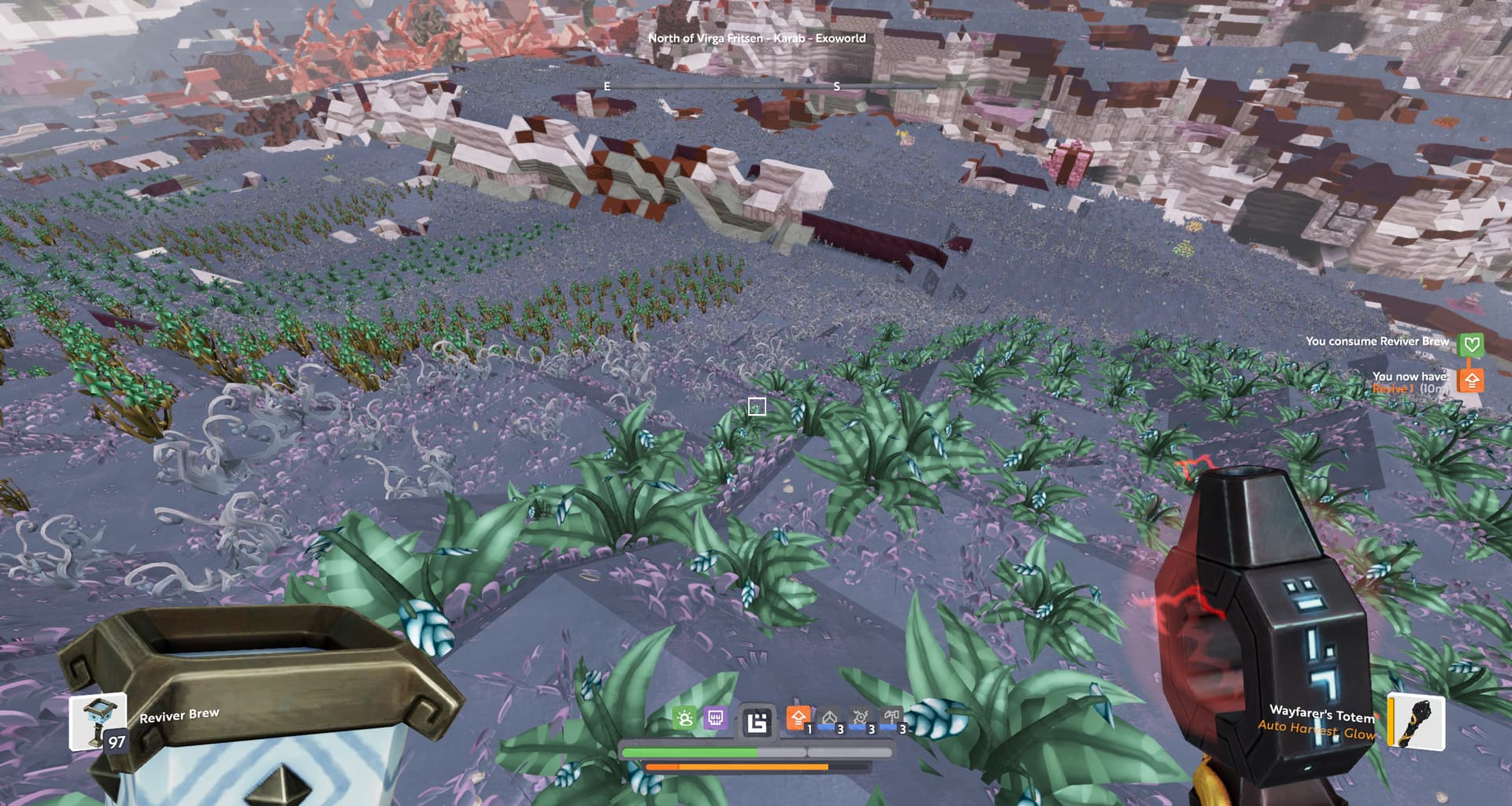Click the gray cube buff icon

pyautogui.click(x=829, y=719)
